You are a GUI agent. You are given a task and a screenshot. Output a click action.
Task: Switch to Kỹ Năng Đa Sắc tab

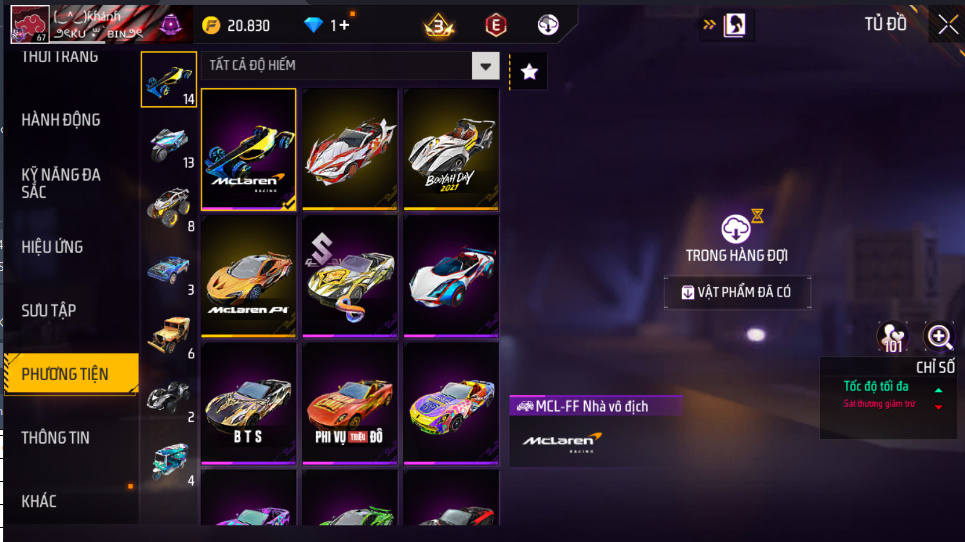click(61, 183)
